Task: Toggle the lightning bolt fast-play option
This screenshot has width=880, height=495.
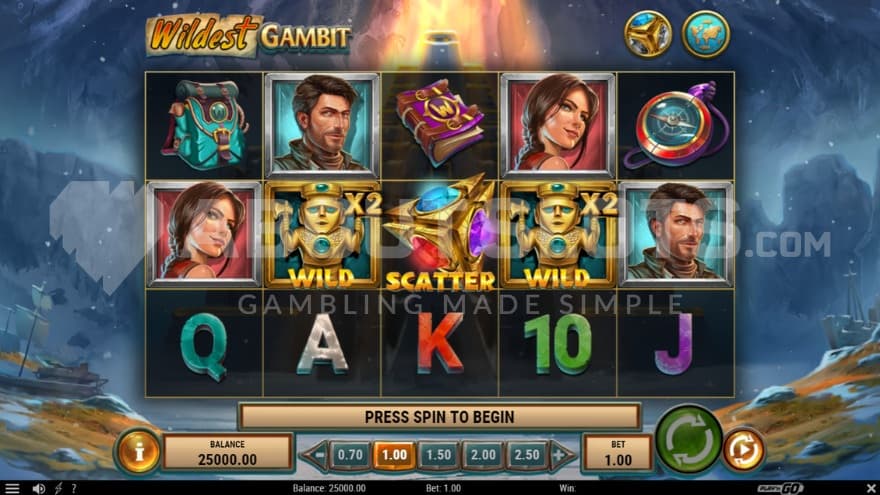Action: (x=57, y=488)
